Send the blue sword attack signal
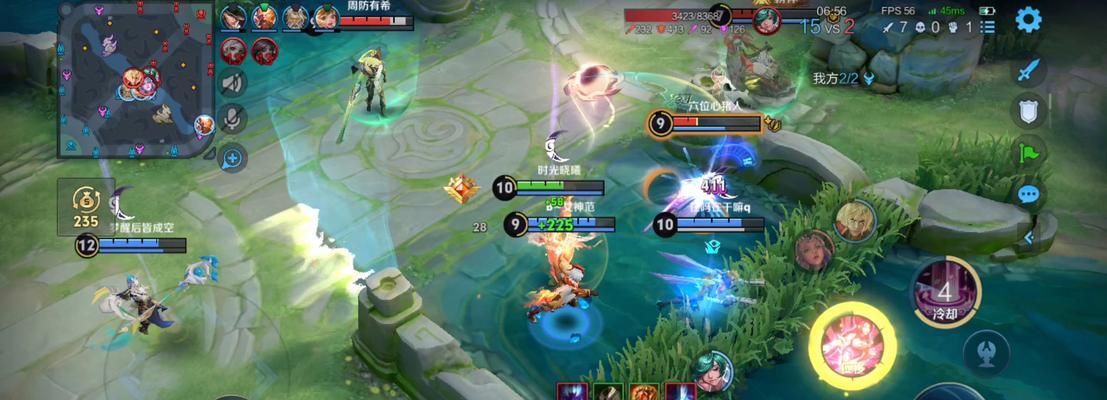The height and width of the screenshot is (400, 1107). pyautogui.click(x=1028, y=71)
